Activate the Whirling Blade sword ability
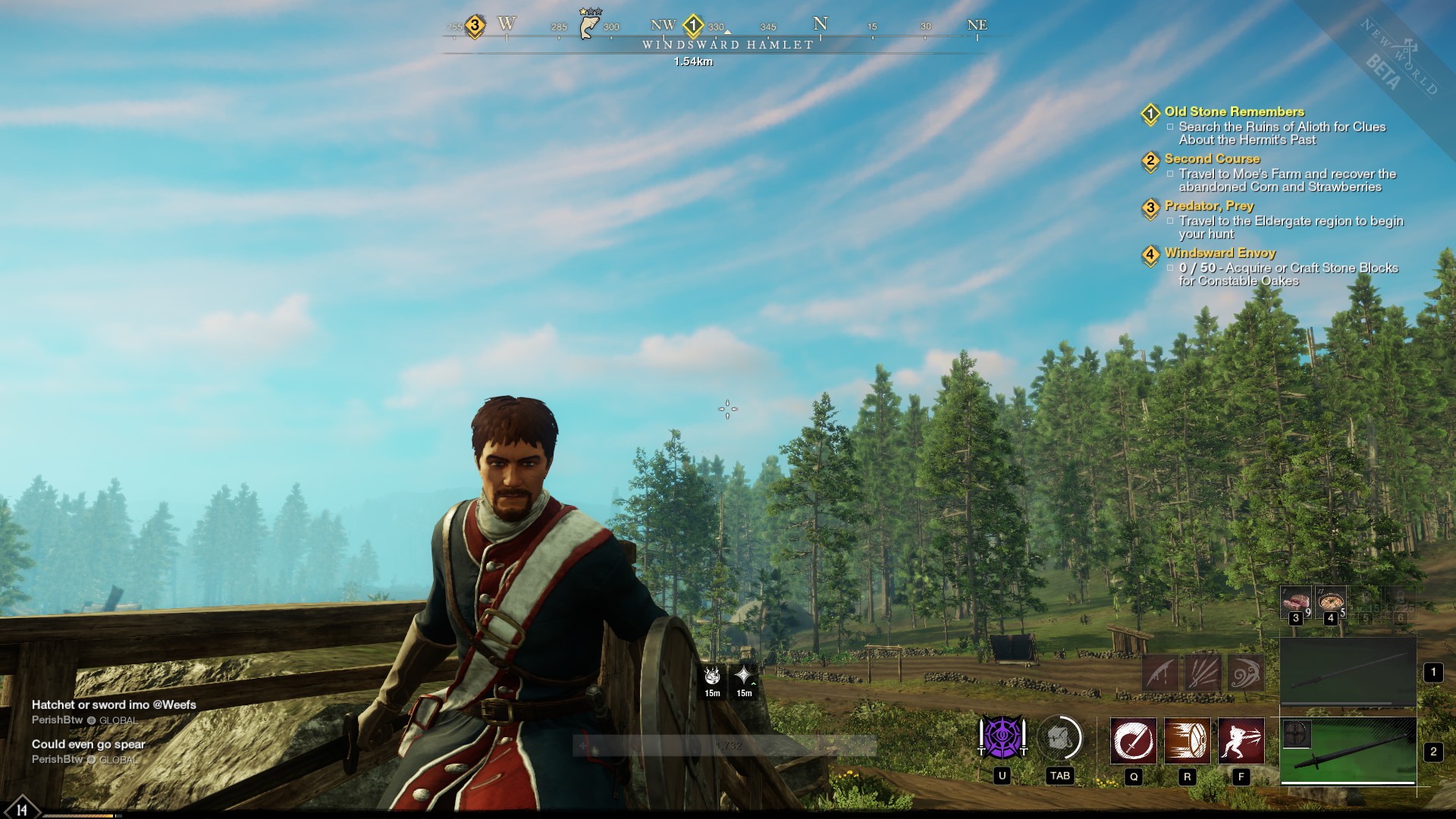Viewport: 1456px width, 819px height. click(x=1134, y=740)
